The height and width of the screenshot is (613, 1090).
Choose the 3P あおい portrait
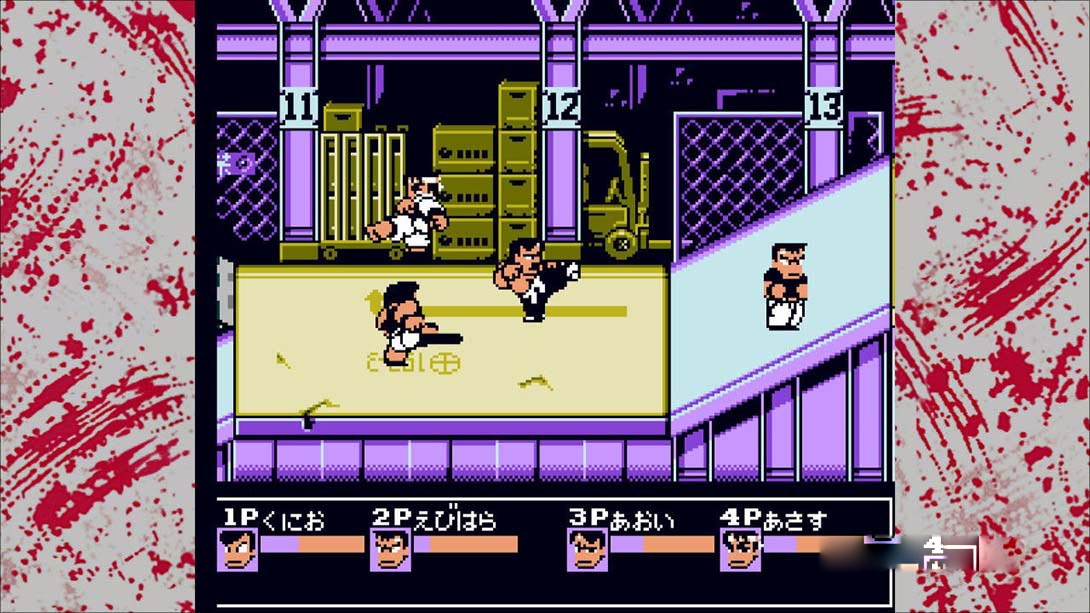[x=587, y=550]
